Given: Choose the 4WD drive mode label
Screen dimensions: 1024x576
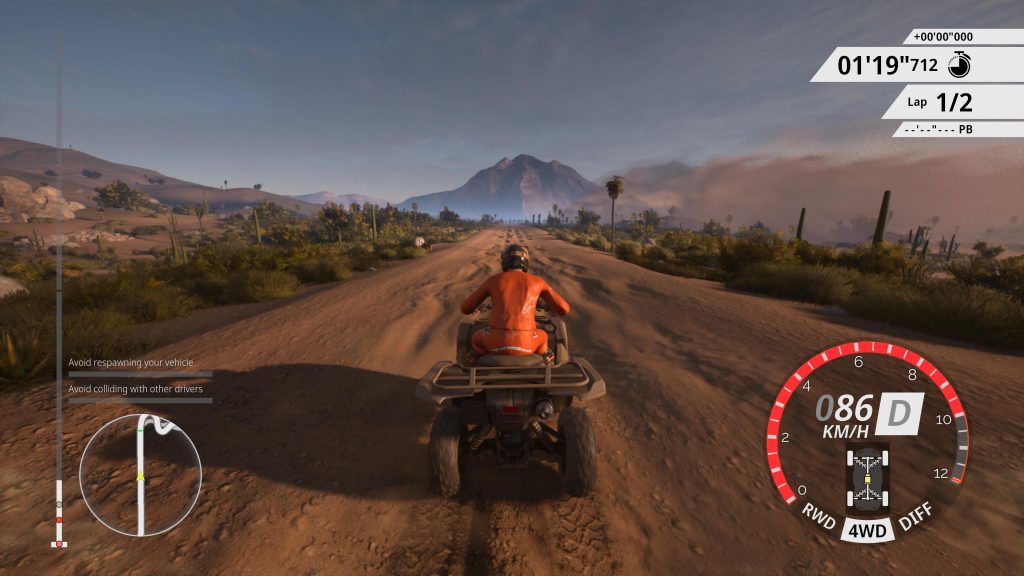Looking at the screenshot, I should pos(867,531).
